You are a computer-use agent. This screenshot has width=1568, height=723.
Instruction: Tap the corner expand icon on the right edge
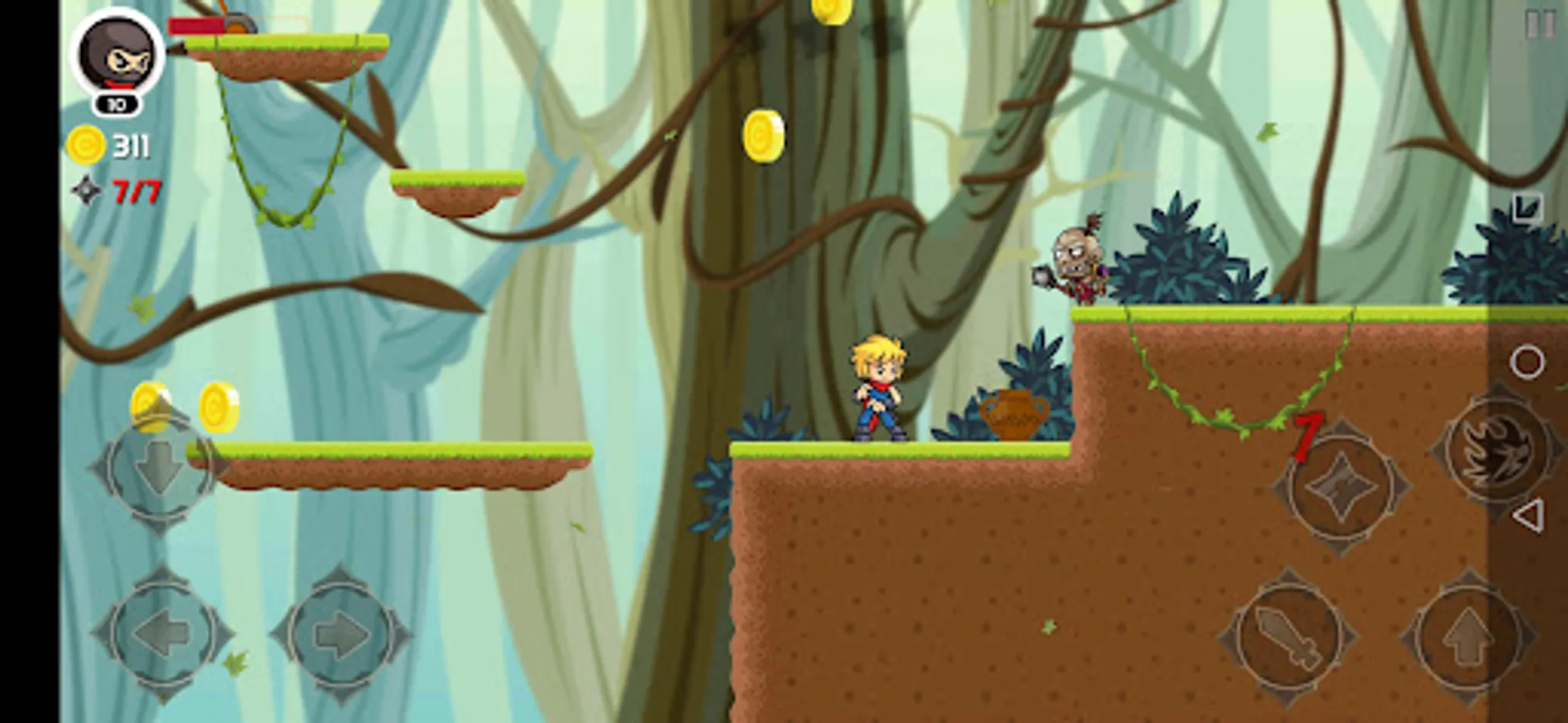pos(1525,206)
